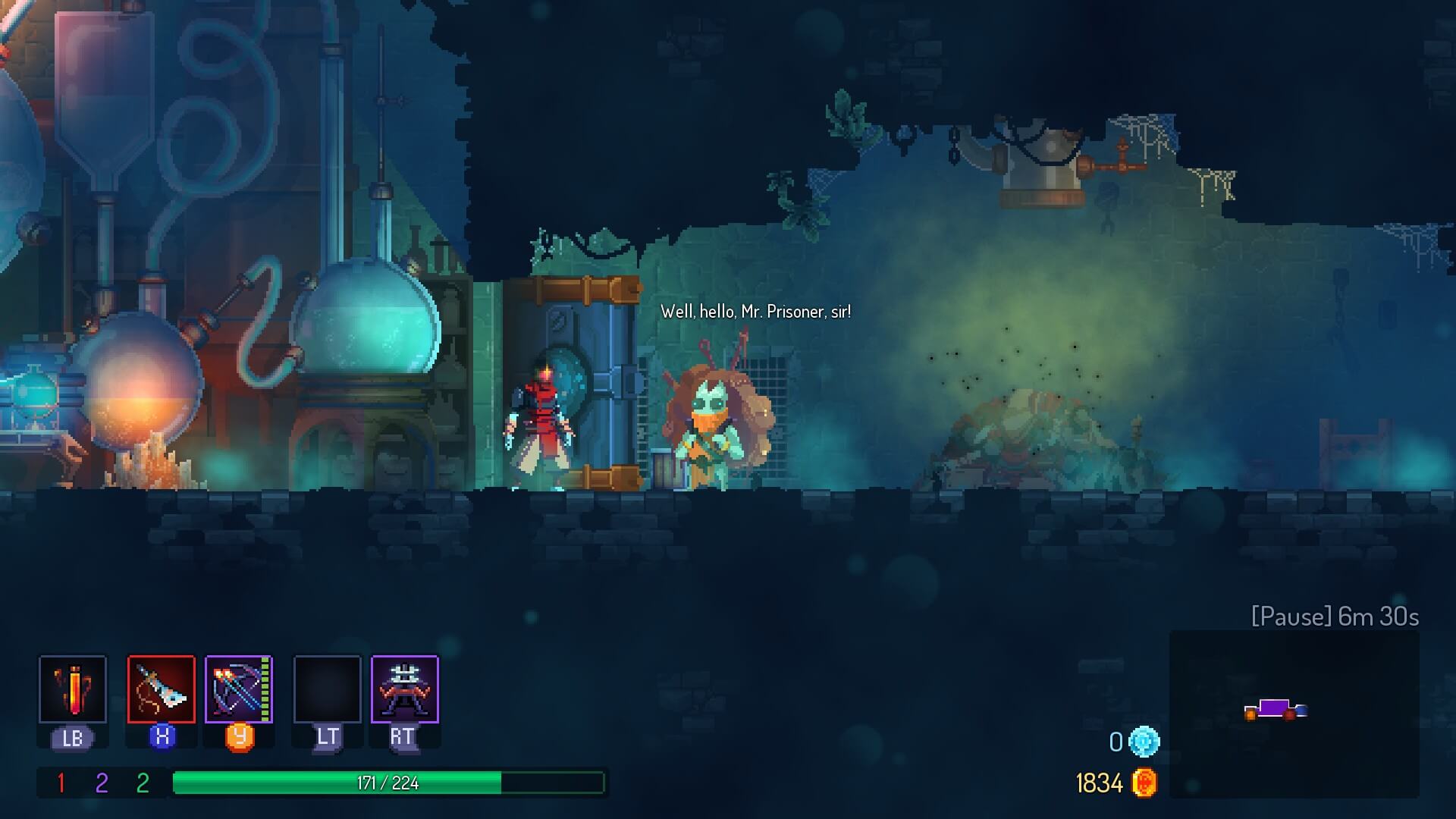Activate the turret skill slot
This screenshot has height=819, width=1456.
click(x=405, y=689)
